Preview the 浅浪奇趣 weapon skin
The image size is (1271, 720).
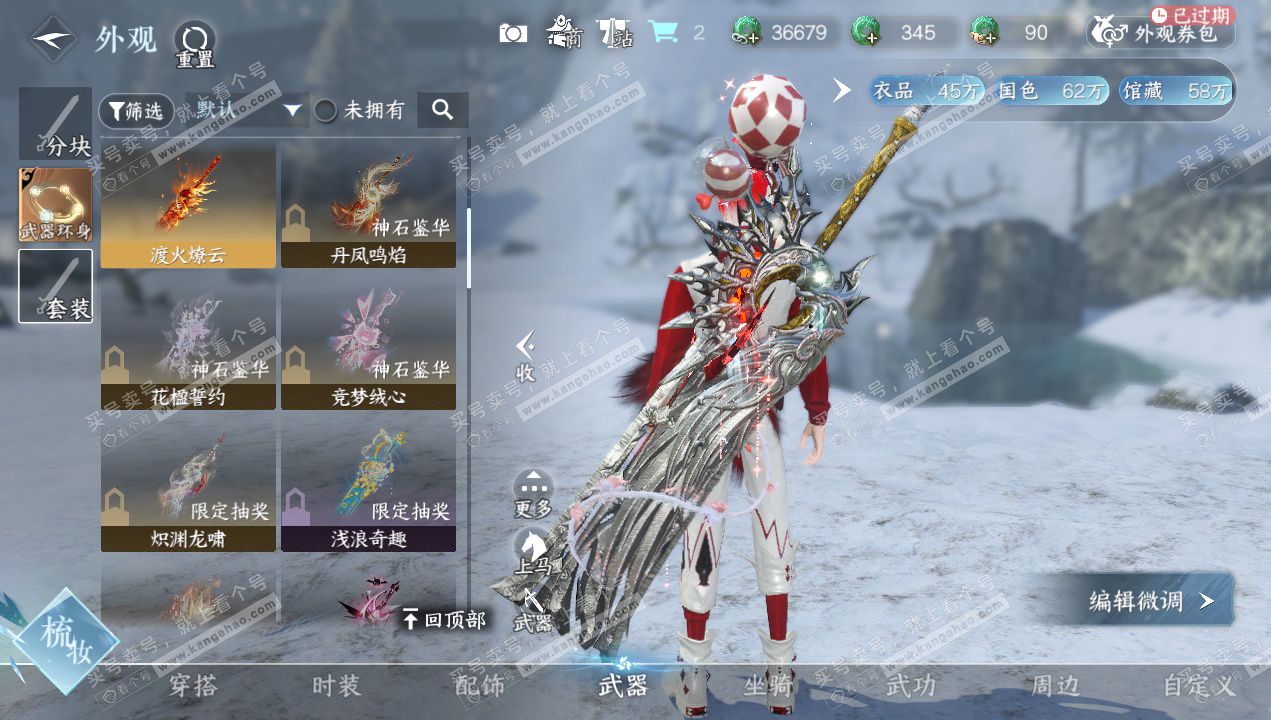tap(368, 492)
